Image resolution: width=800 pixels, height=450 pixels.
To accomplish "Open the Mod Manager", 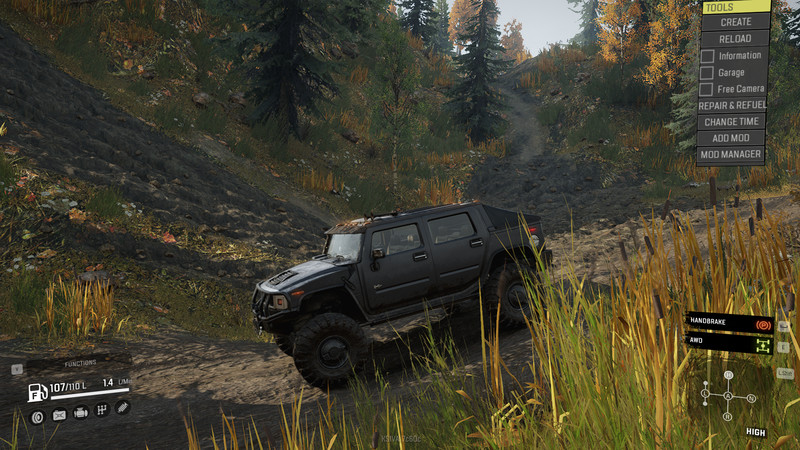I will pos(732,155).
